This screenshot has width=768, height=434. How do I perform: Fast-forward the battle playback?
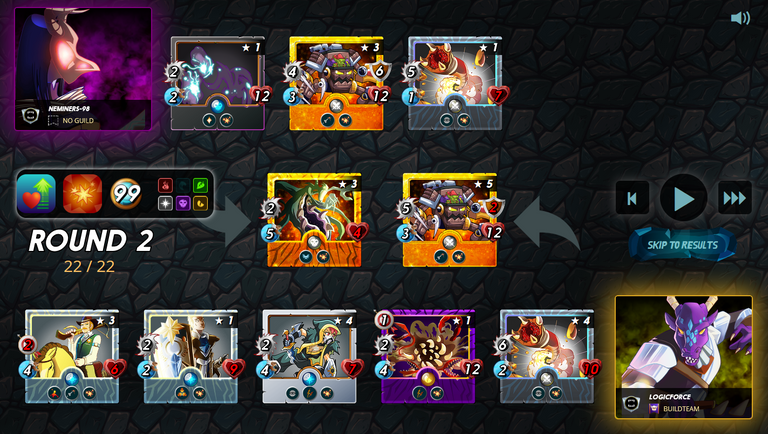pos(735,198)
